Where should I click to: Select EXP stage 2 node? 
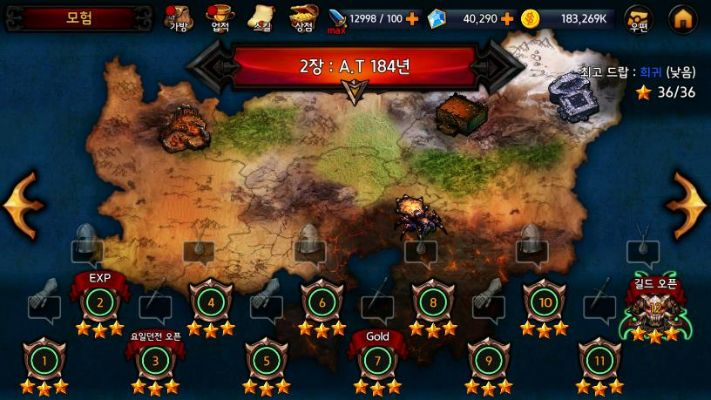(98, 300)
